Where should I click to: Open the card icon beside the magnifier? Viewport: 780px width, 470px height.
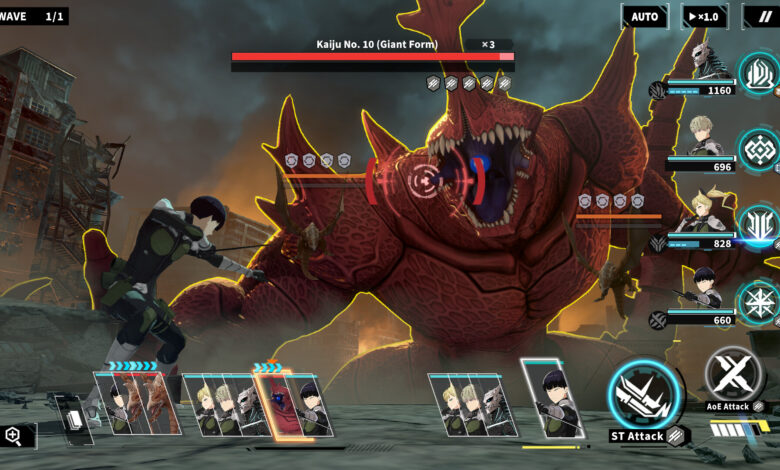coord(69,419)
